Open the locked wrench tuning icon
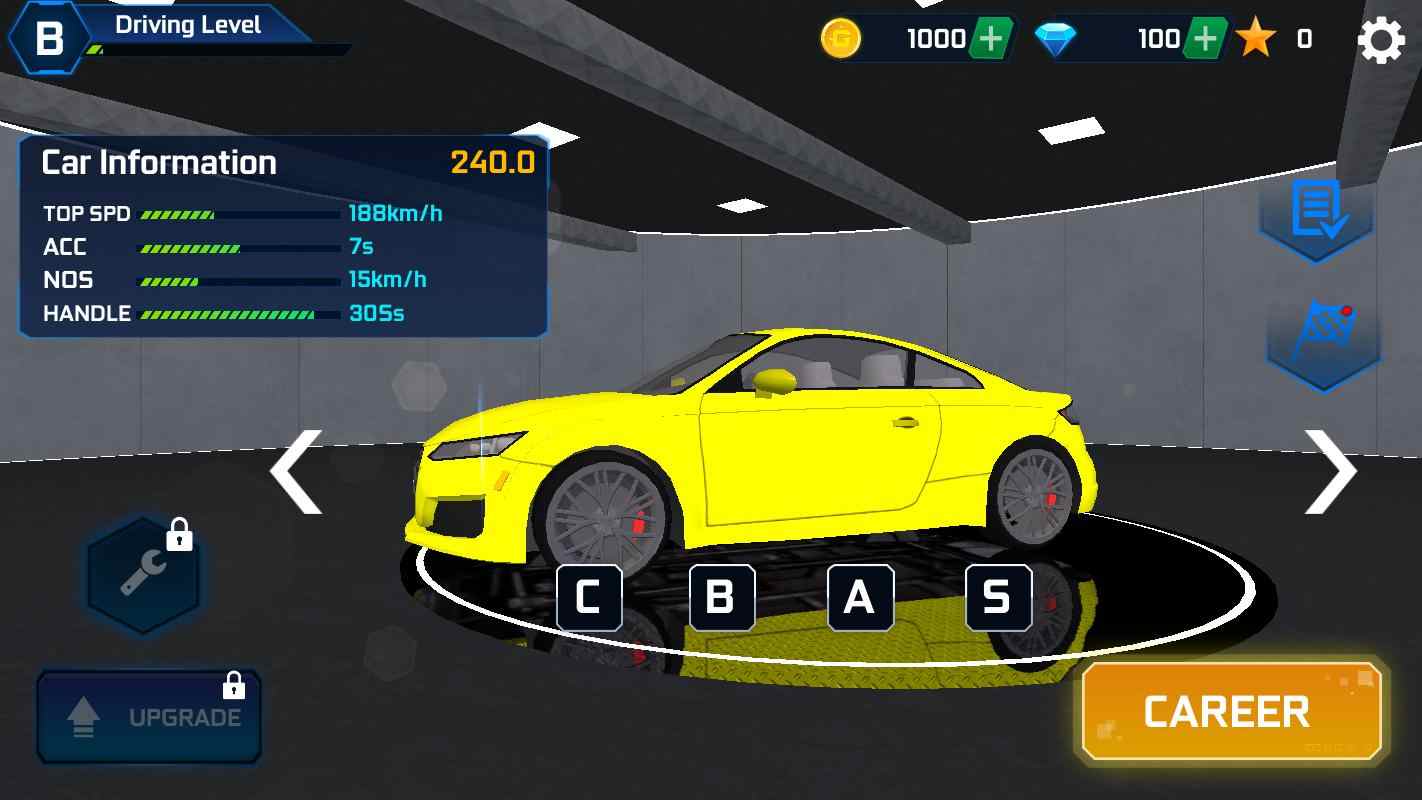1422x800 pixels. 143,575
